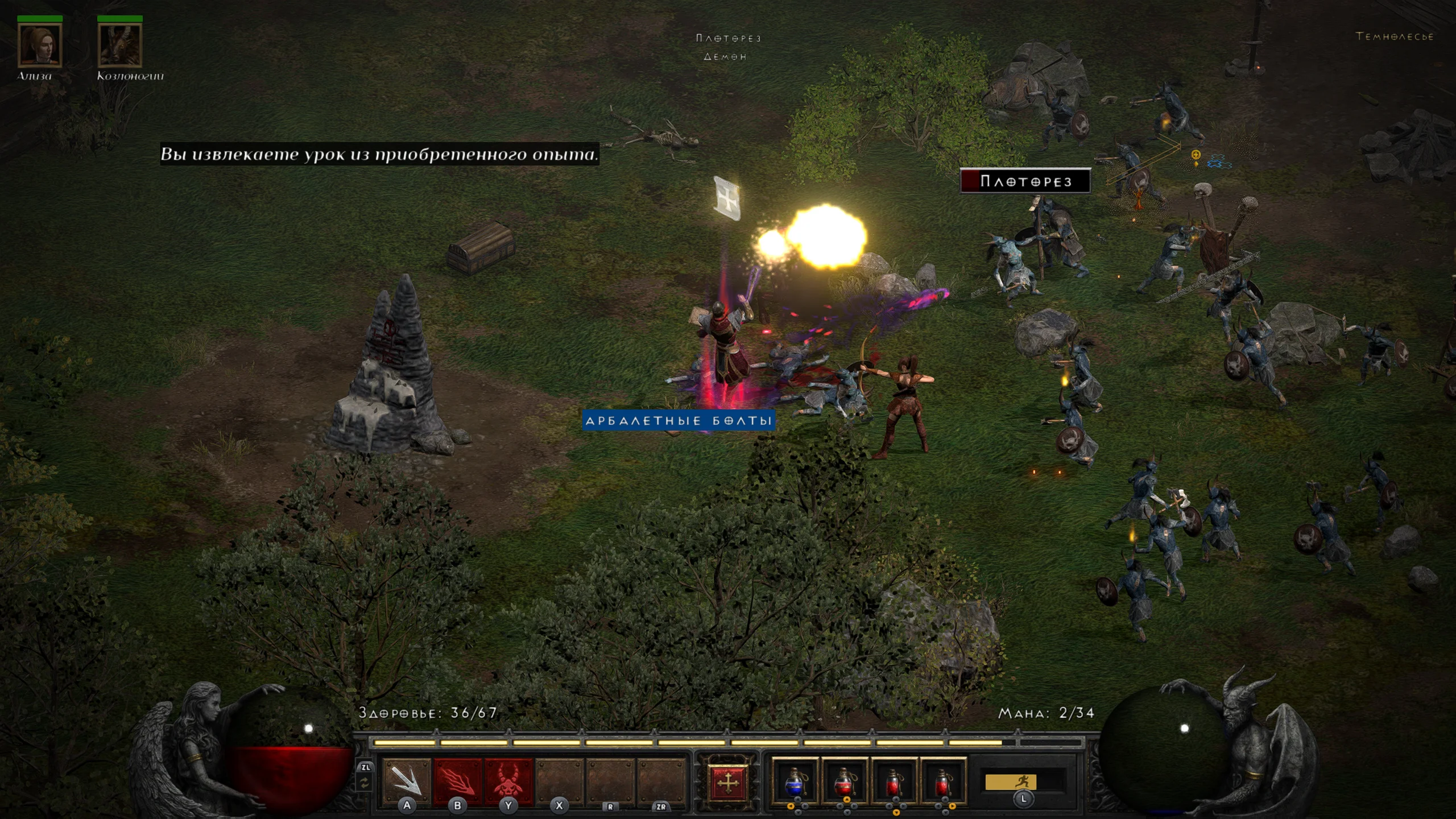Use the horned skull skill
This screenshot has width=1456, height=819.
click(508, 781)
